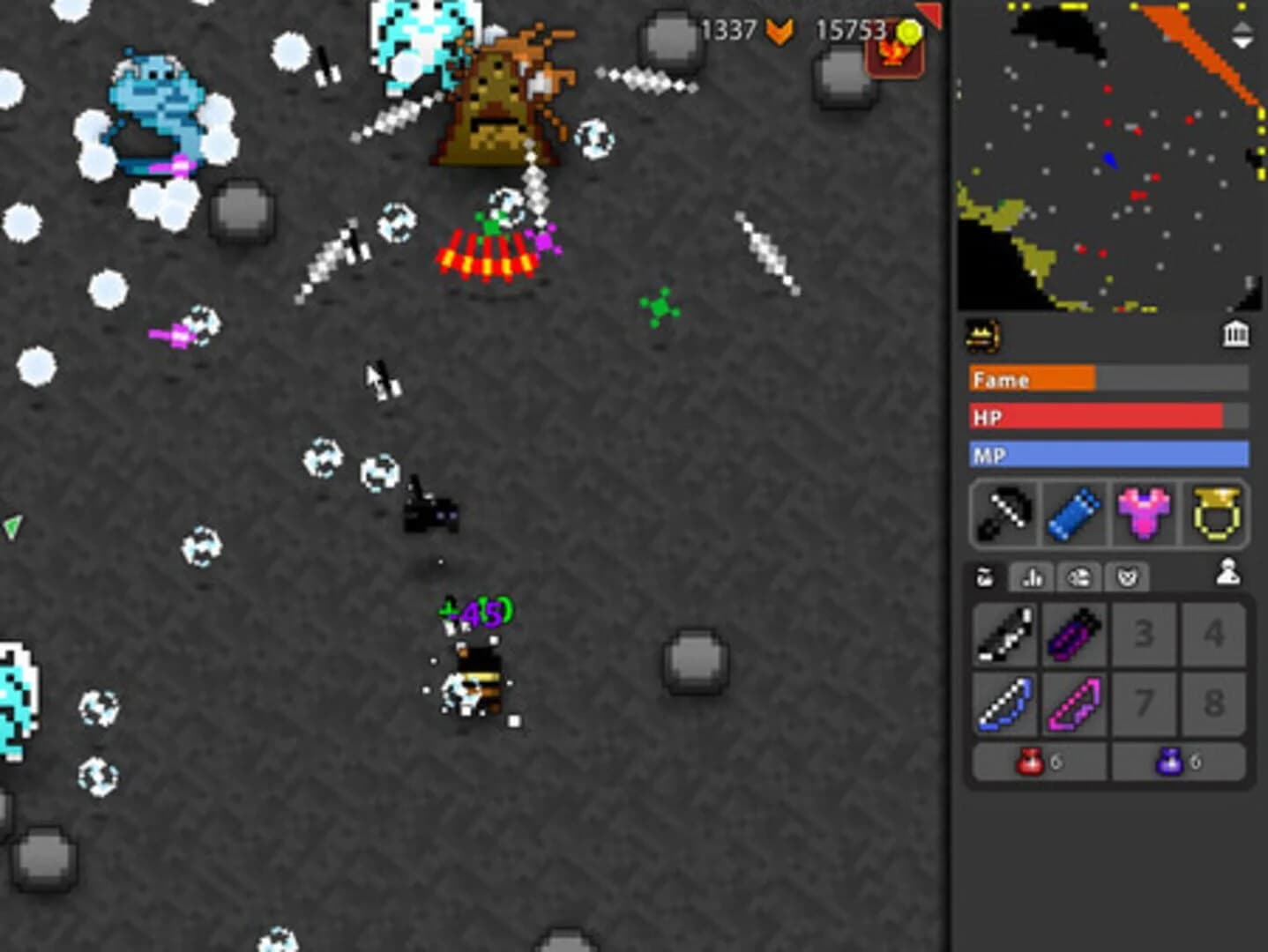Select the equipped black bow weapon slot
This screenshot has height=952, width=1268.
click(x=1003, y=516)
